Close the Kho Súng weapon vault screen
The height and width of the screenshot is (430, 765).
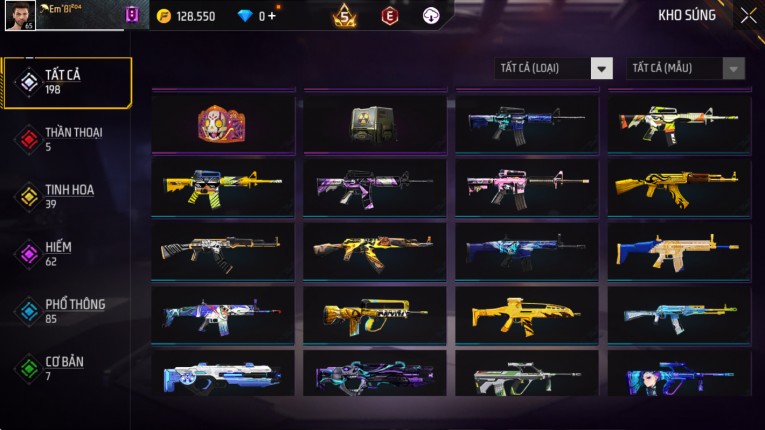pos(748,16)
